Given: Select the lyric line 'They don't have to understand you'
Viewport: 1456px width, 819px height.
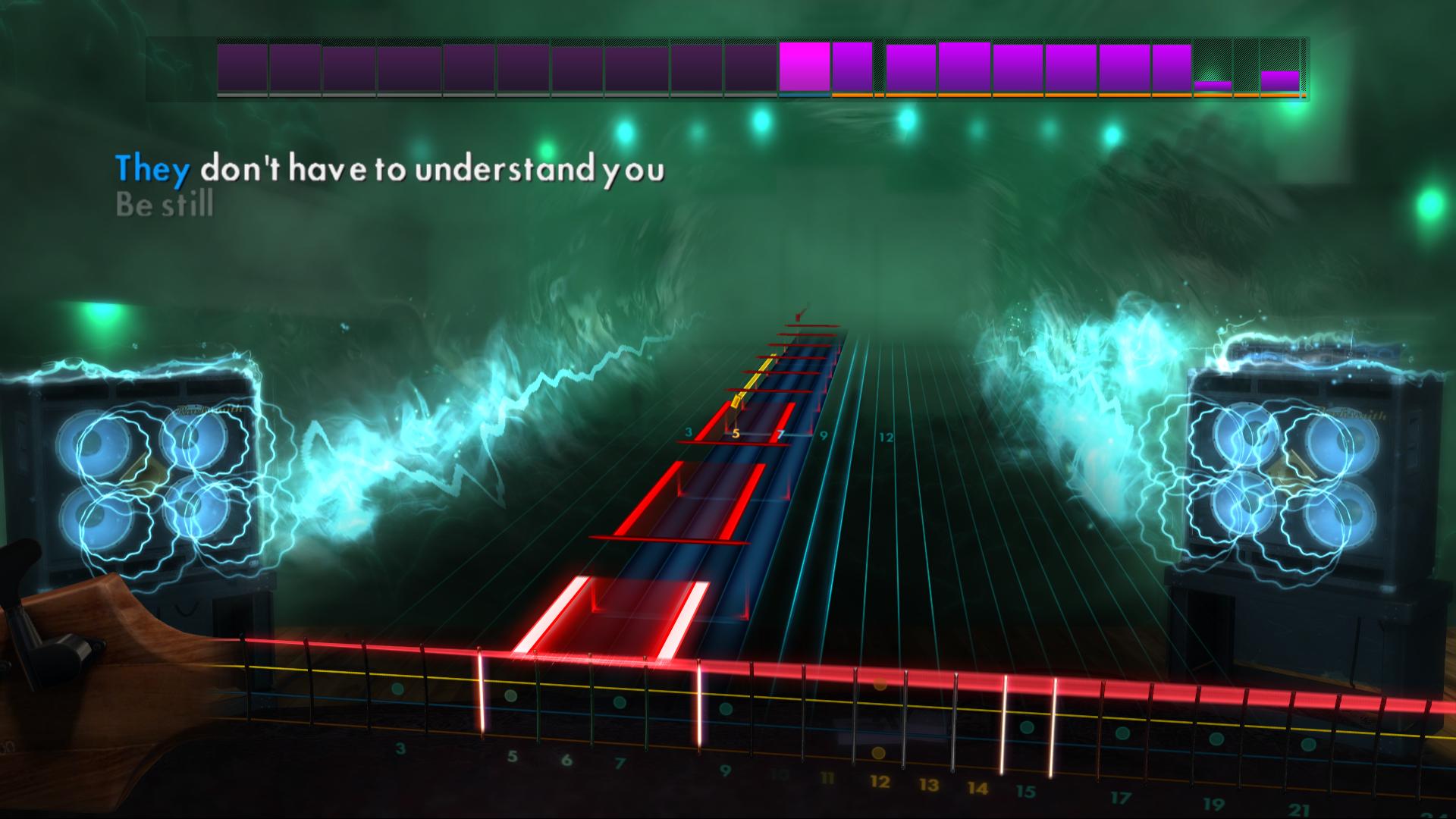Looking at the screenshot, I should point(391,171).
